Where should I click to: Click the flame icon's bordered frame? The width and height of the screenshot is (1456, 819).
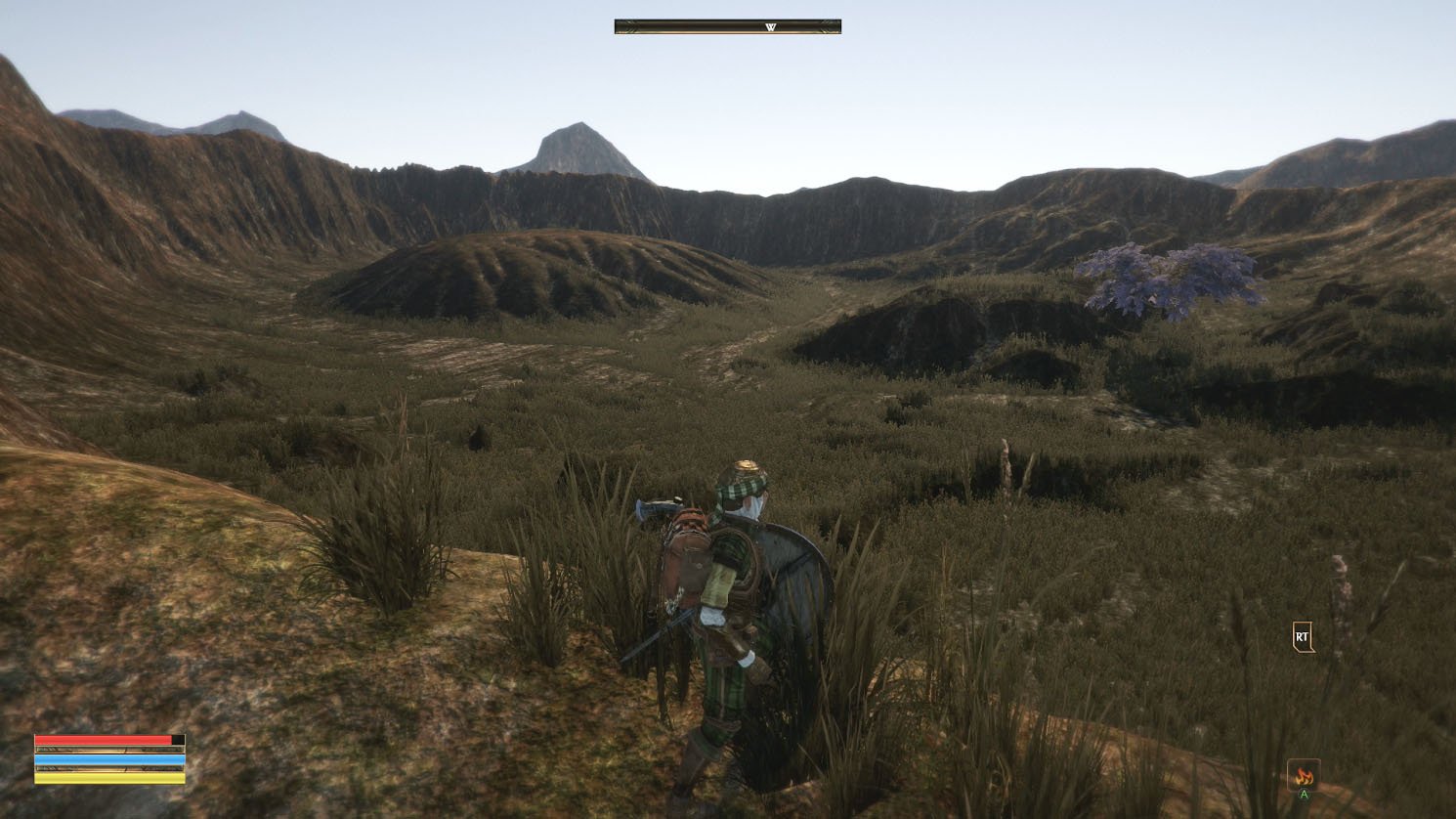1304,775
